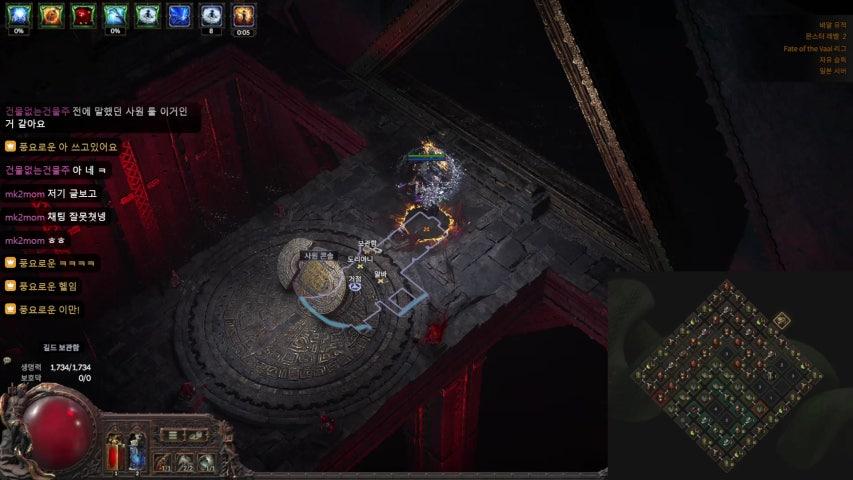Select the first skill slot beside flasks
Screen dimensions: 853x480
point(163,461)
